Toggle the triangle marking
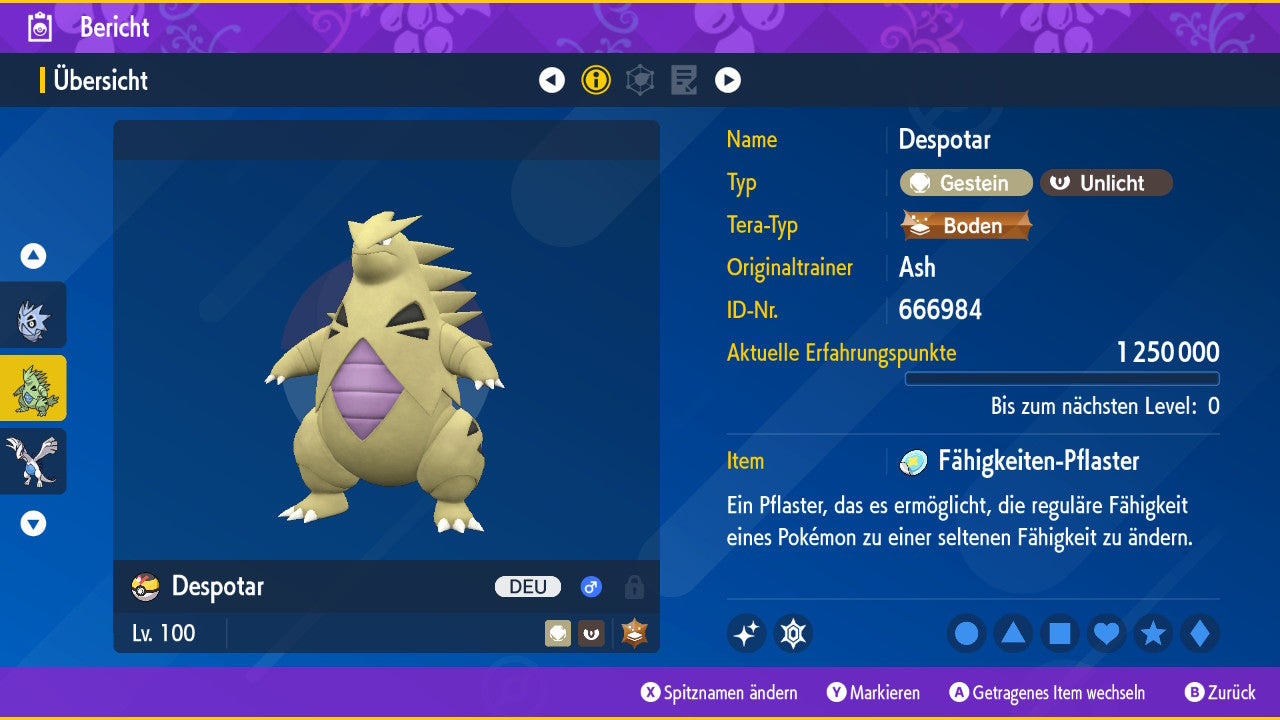 pyautogui.click(x=1013, y=633)
